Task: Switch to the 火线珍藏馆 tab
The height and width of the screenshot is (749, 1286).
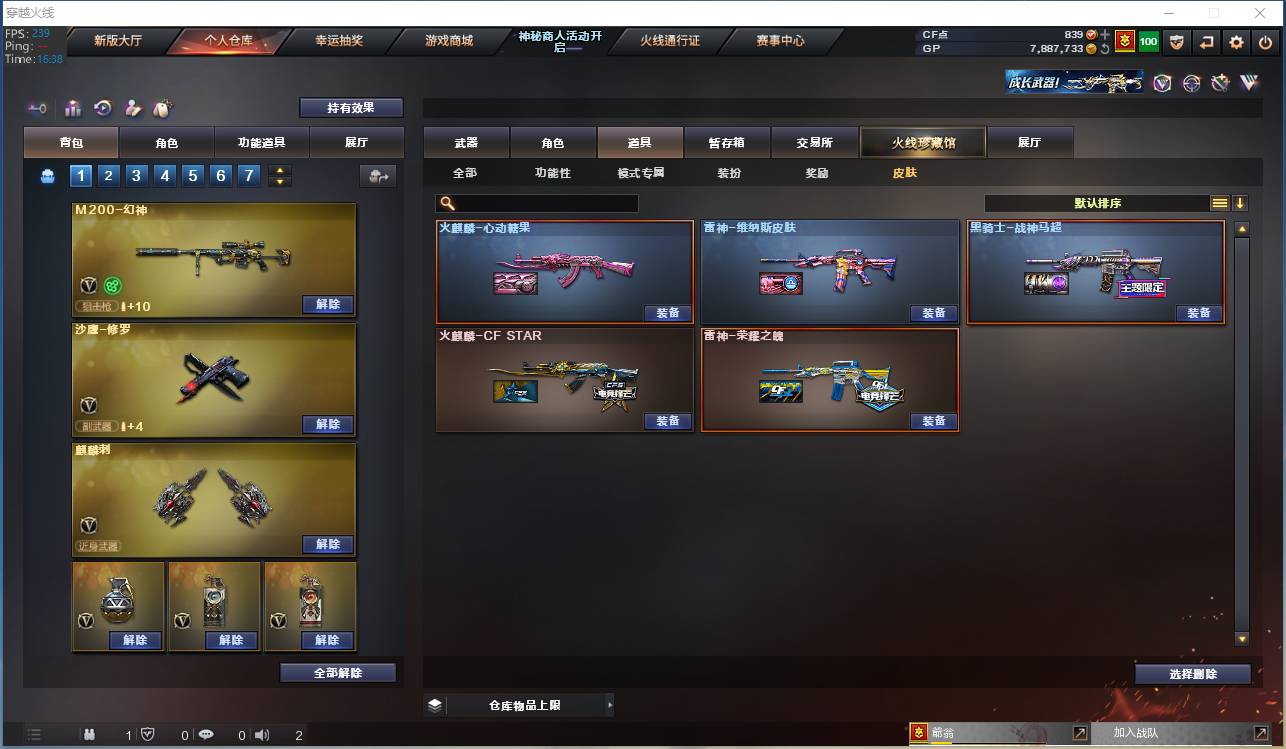Action: tap(922, 142)
